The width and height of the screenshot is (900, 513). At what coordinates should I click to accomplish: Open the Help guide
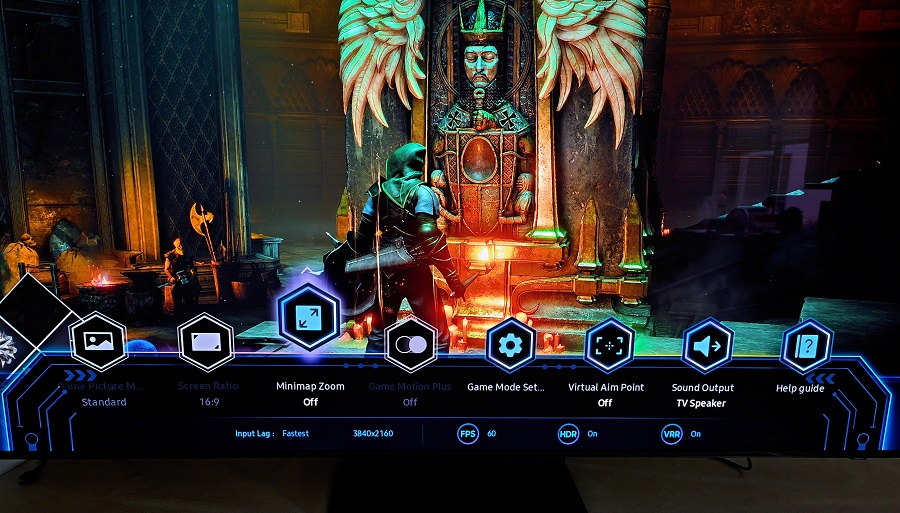(x=806, y=346)
